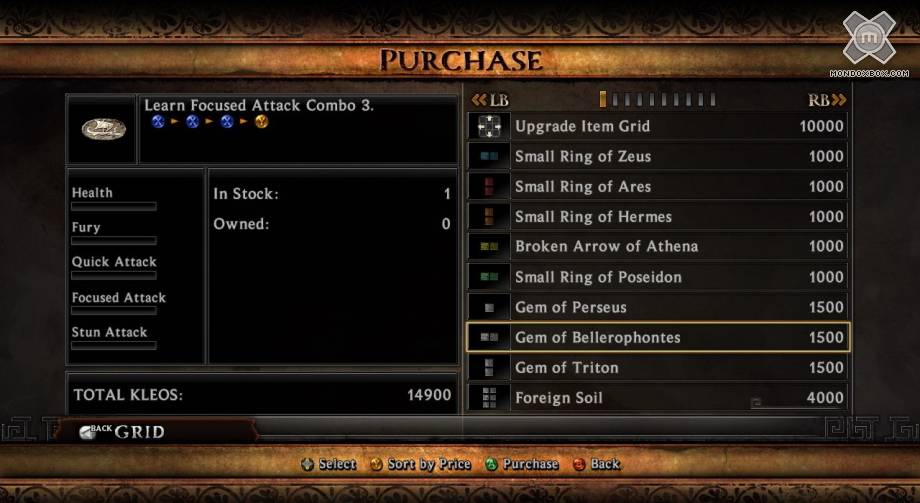
Task: Go to previous shop page arrow
Action: [x=490, y=100]
